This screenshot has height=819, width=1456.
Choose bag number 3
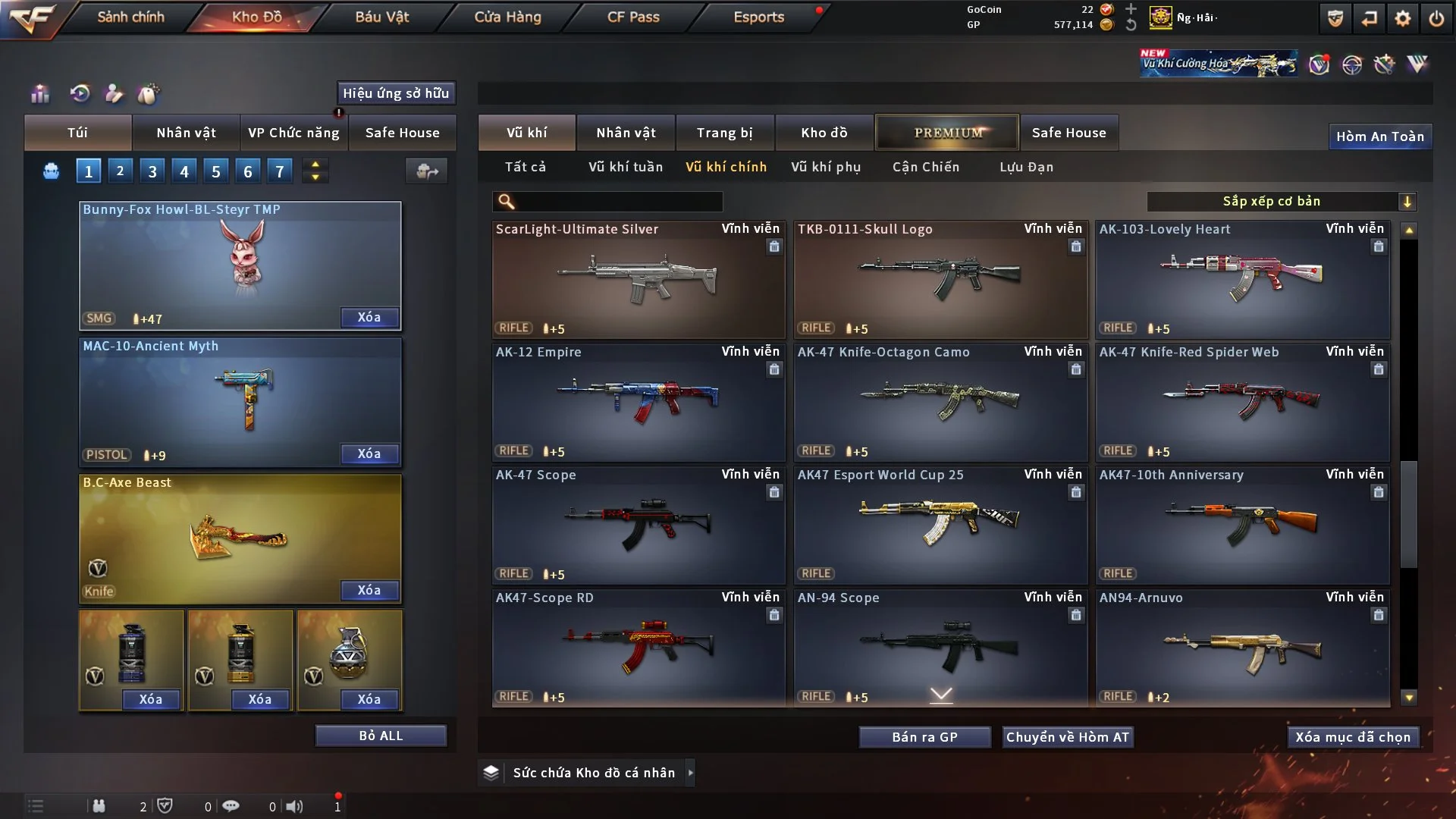tap(152, 171)
